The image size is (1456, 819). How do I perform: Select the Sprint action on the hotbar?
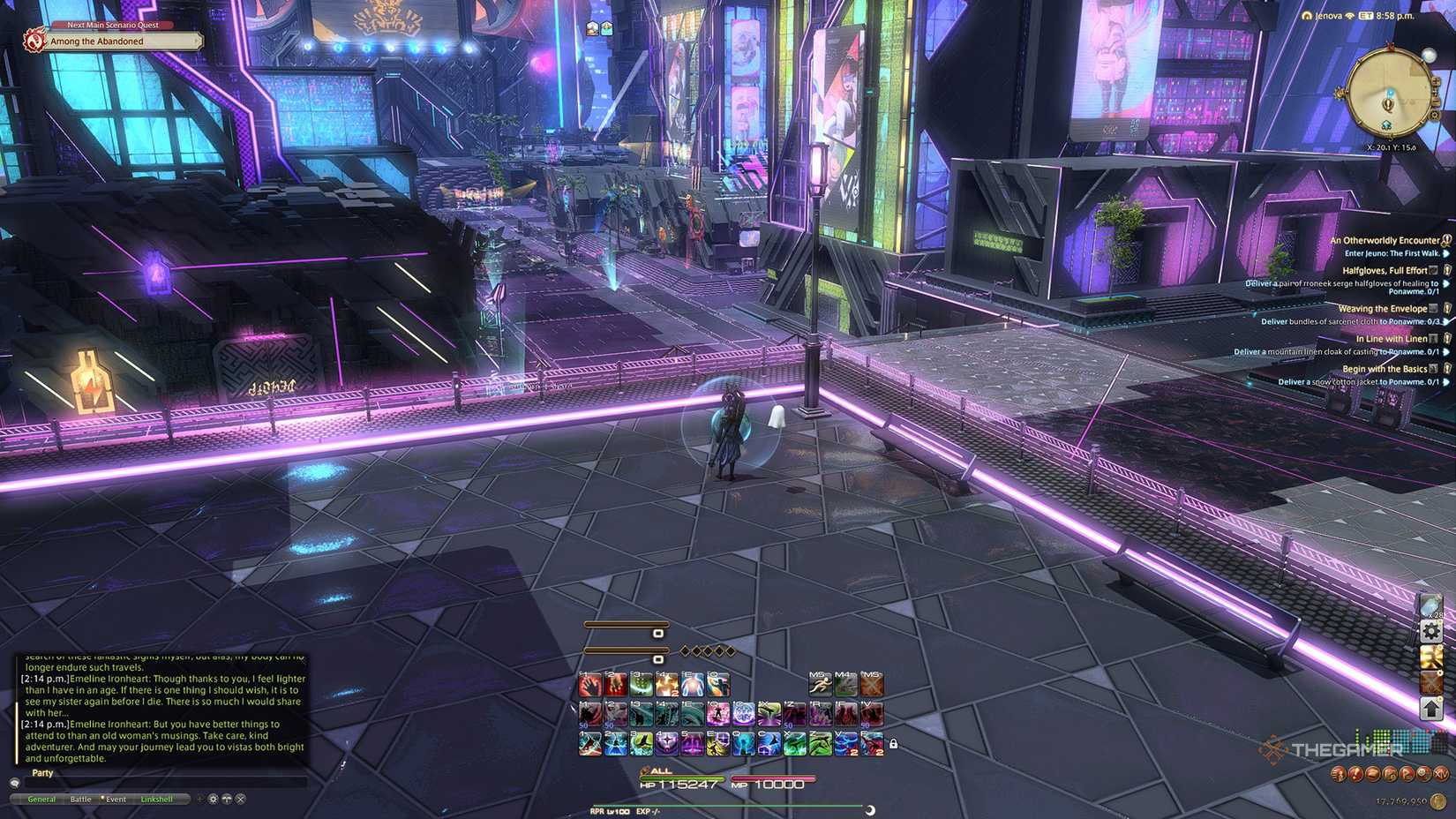point(820,684)
